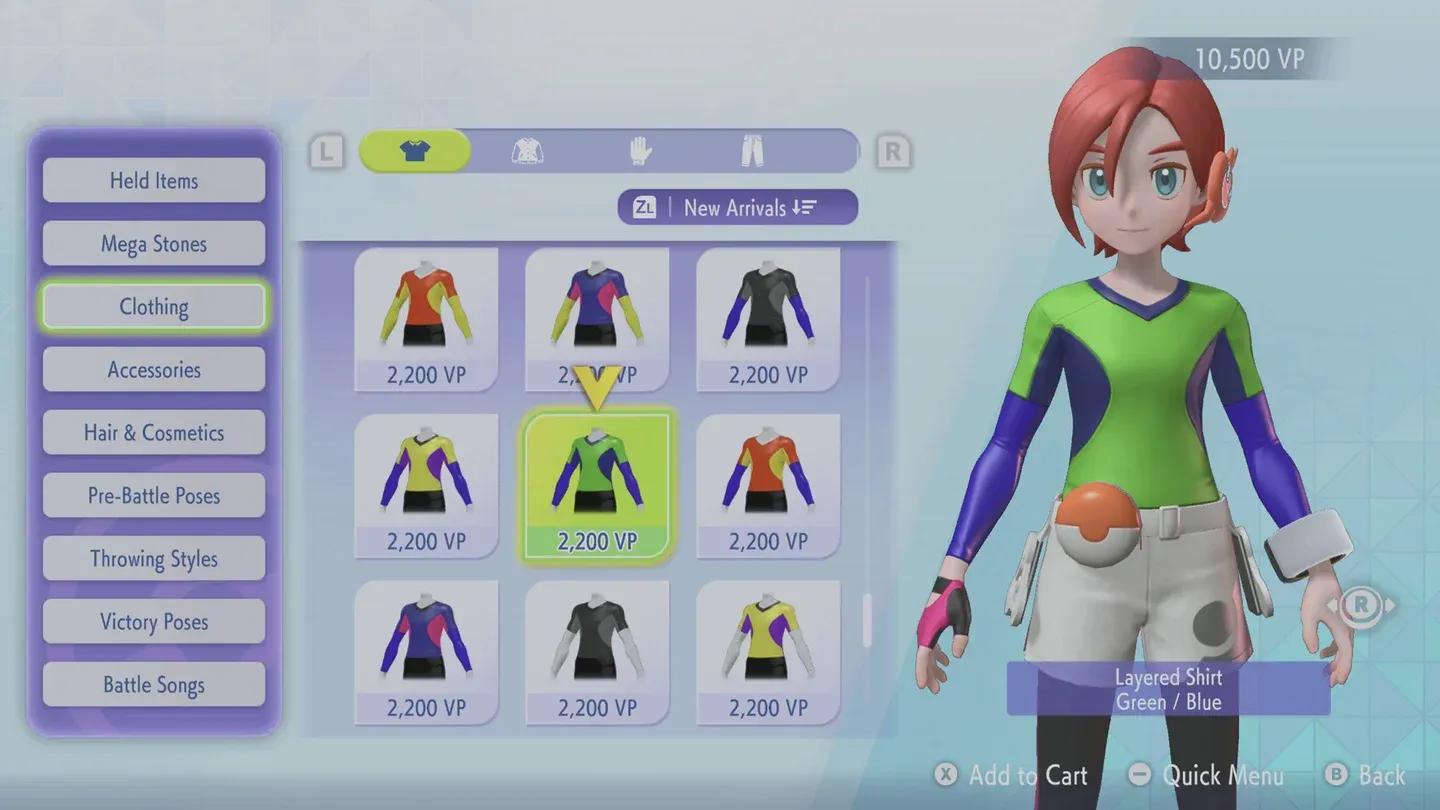Image resolution: width=1440 pixels, height=810 pixels.
Task: Change the New Arrivals sort order
Action: 737,208
